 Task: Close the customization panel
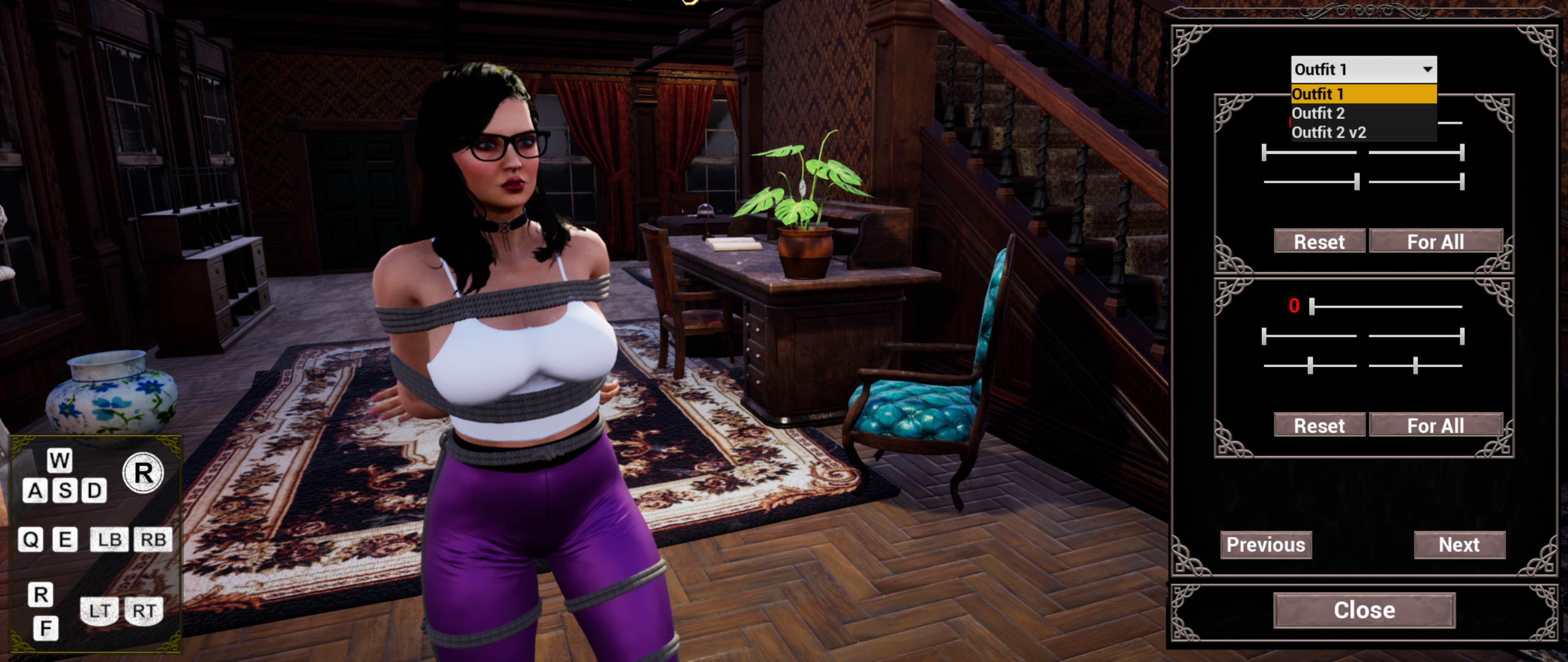(1364, 611)
